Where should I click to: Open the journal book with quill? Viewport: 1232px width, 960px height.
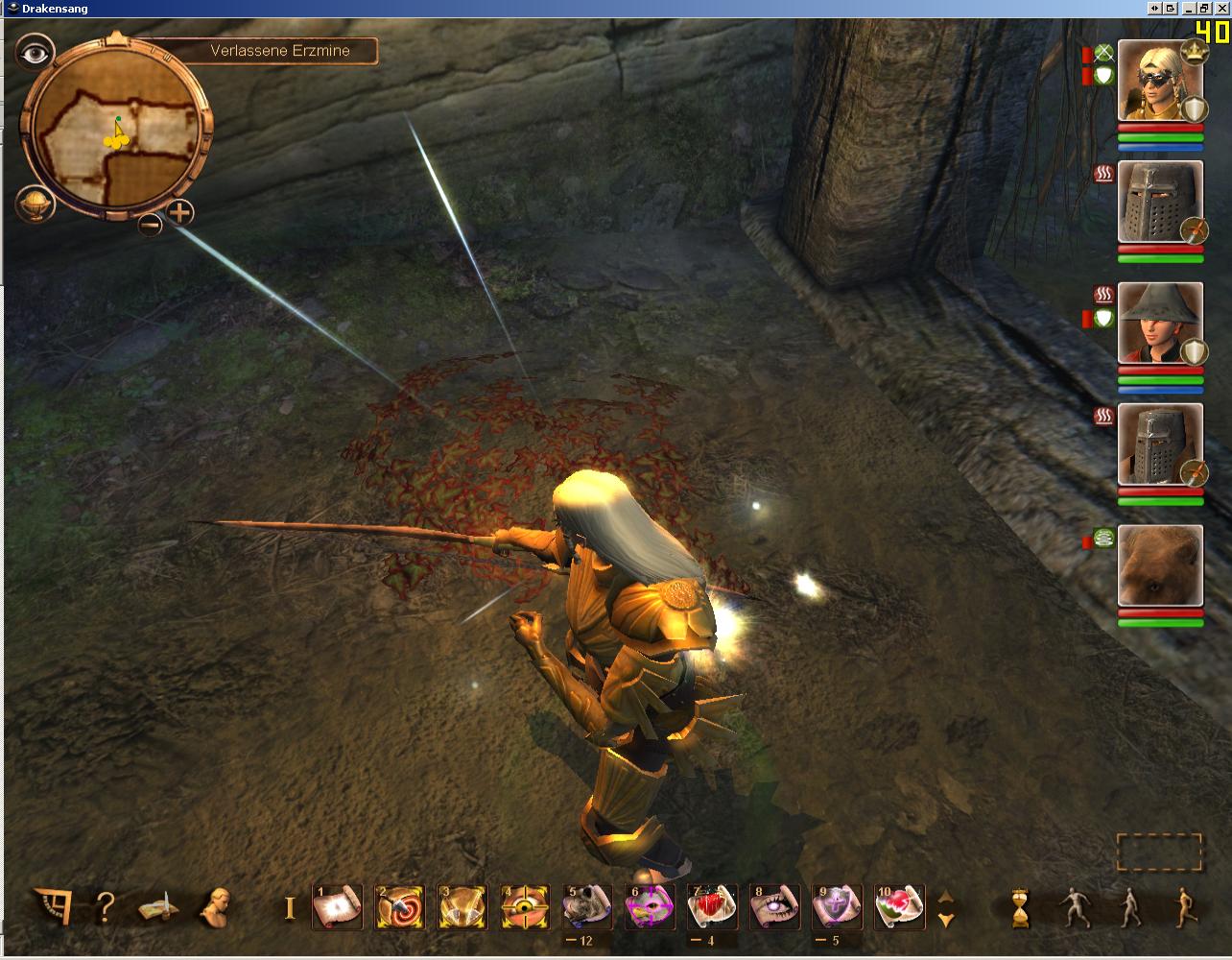click(159, 906)
